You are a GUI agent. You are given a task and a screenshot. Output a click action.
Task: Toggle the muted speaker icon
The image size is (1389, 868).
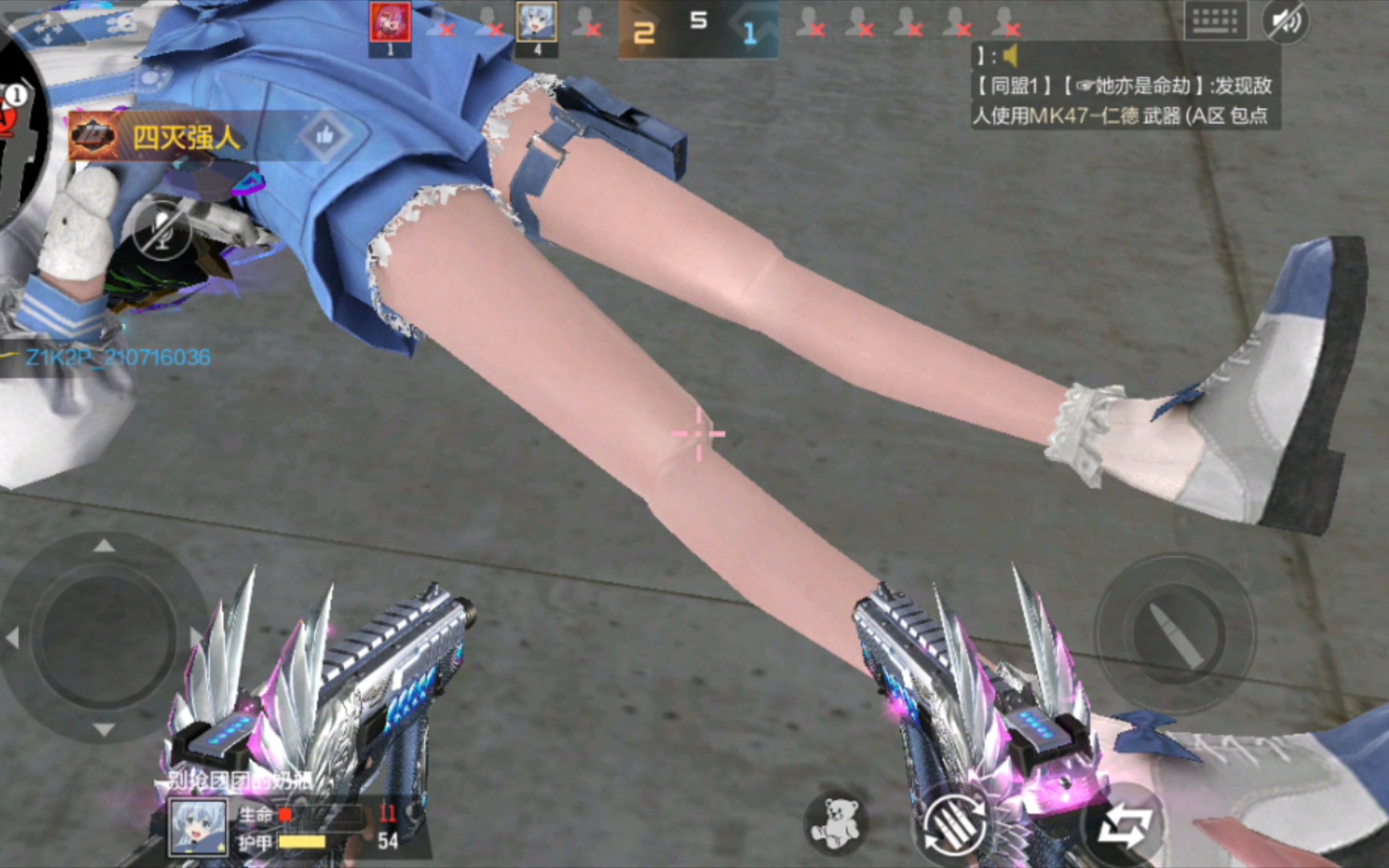pyautogui.click(x=1285, y=21)
